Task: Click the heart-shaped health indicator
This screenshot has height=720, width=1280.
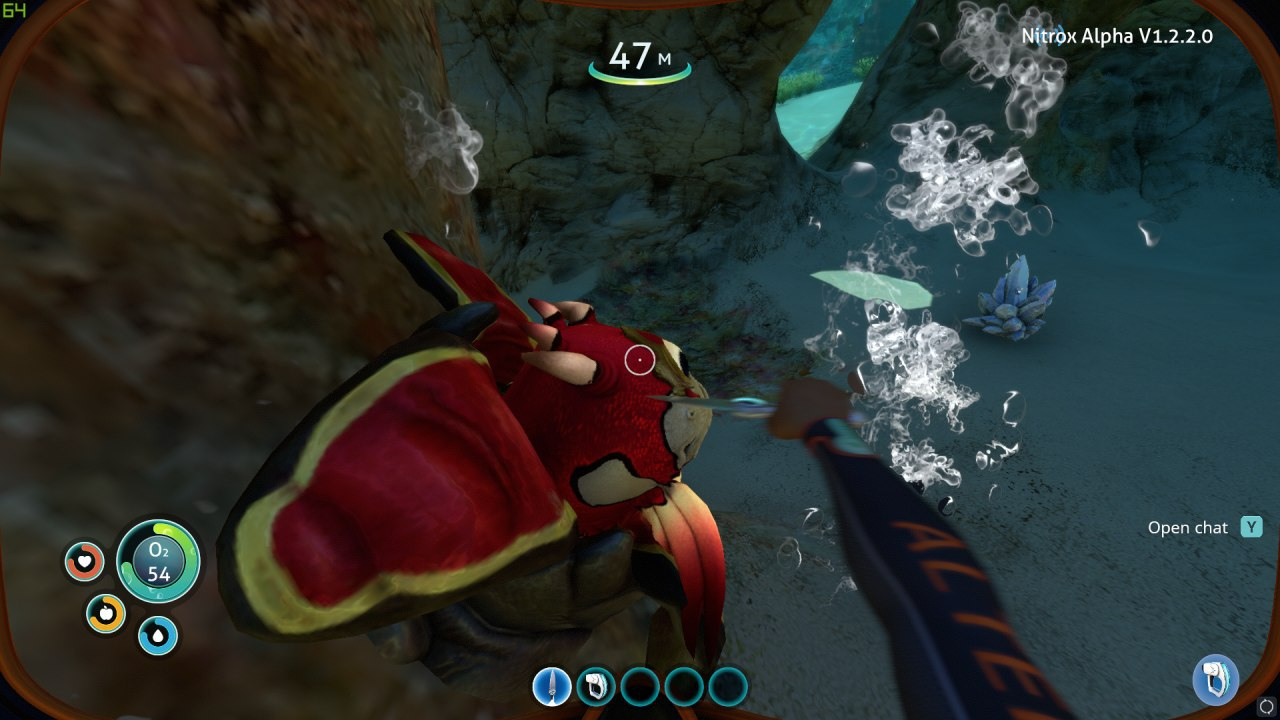Action: point(85,561)
